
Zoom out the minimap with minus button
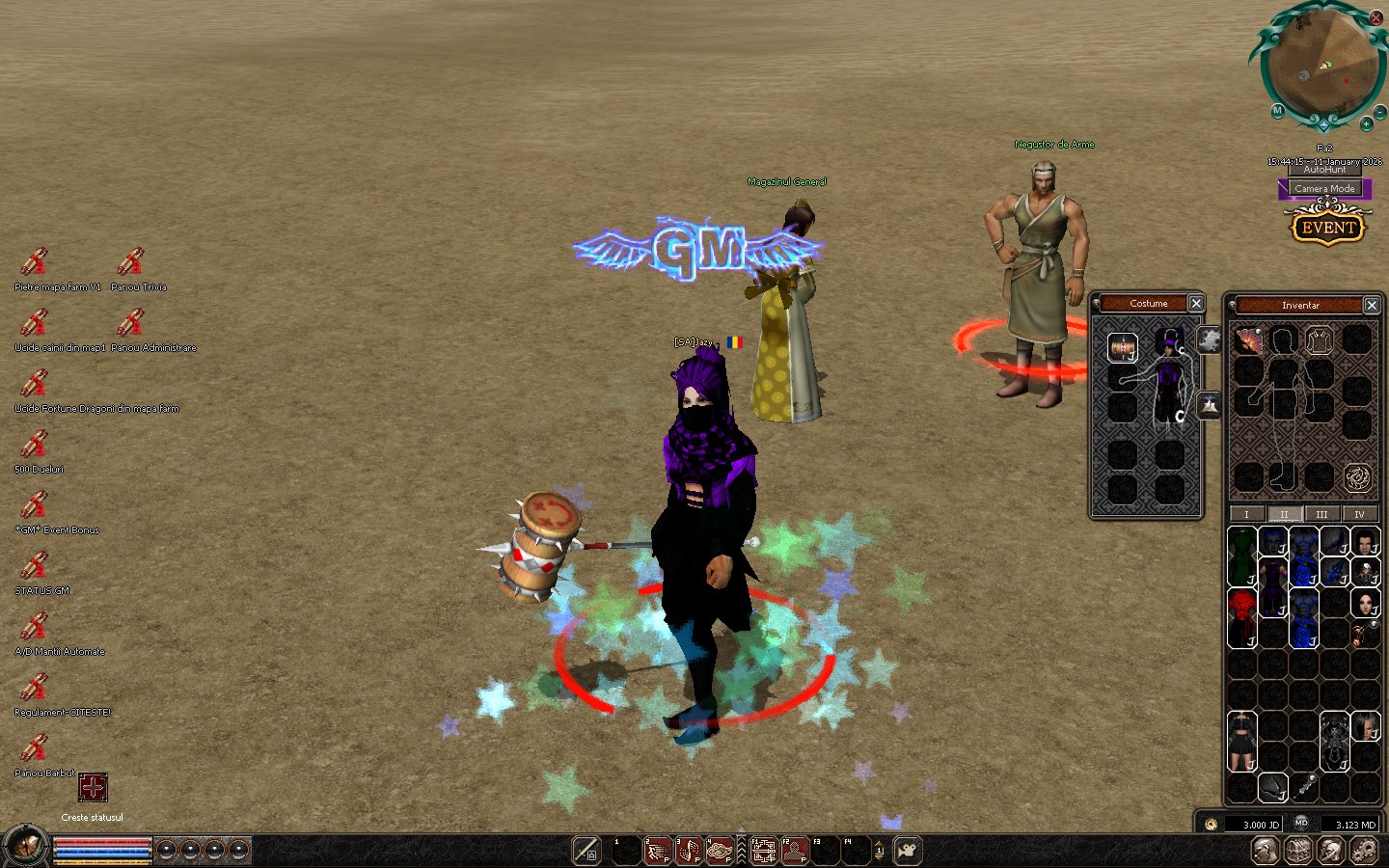pos(1380,113)
